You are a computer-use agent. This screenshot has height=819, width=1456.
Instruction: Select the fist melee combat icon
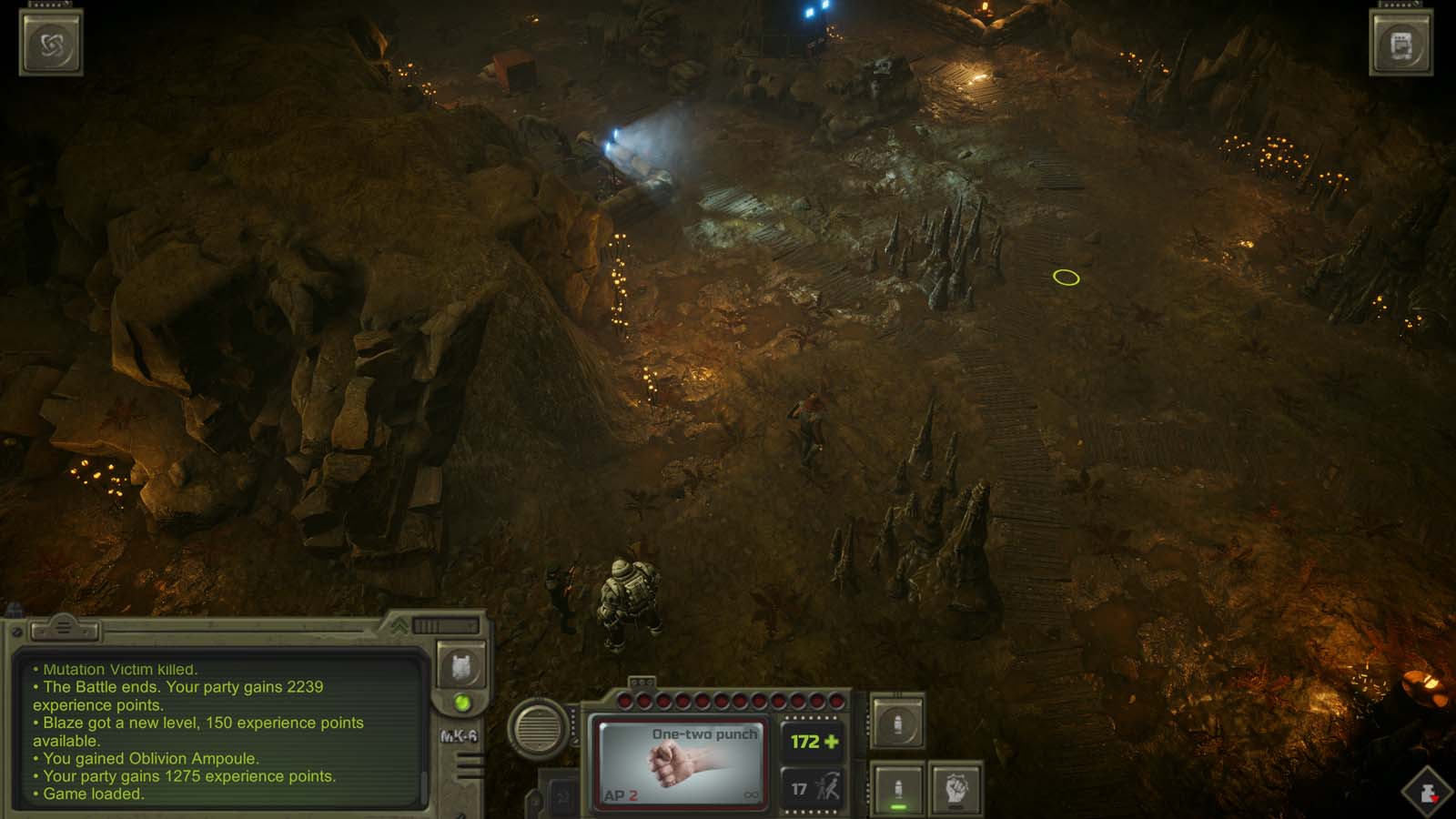point(955,790)
